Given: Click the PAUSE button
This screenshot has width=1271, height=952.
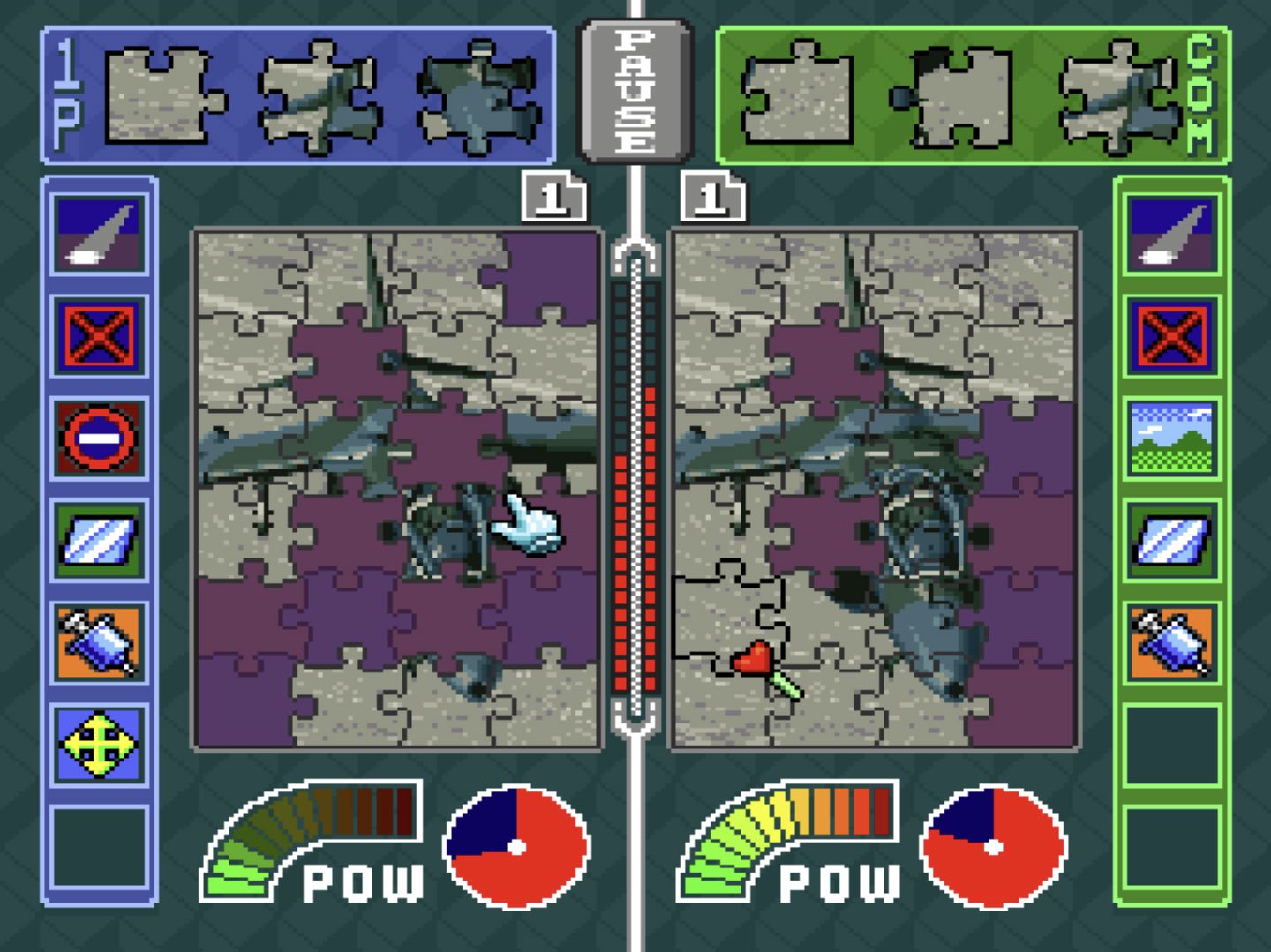Looking at the screenshot, I should point(635,91).
